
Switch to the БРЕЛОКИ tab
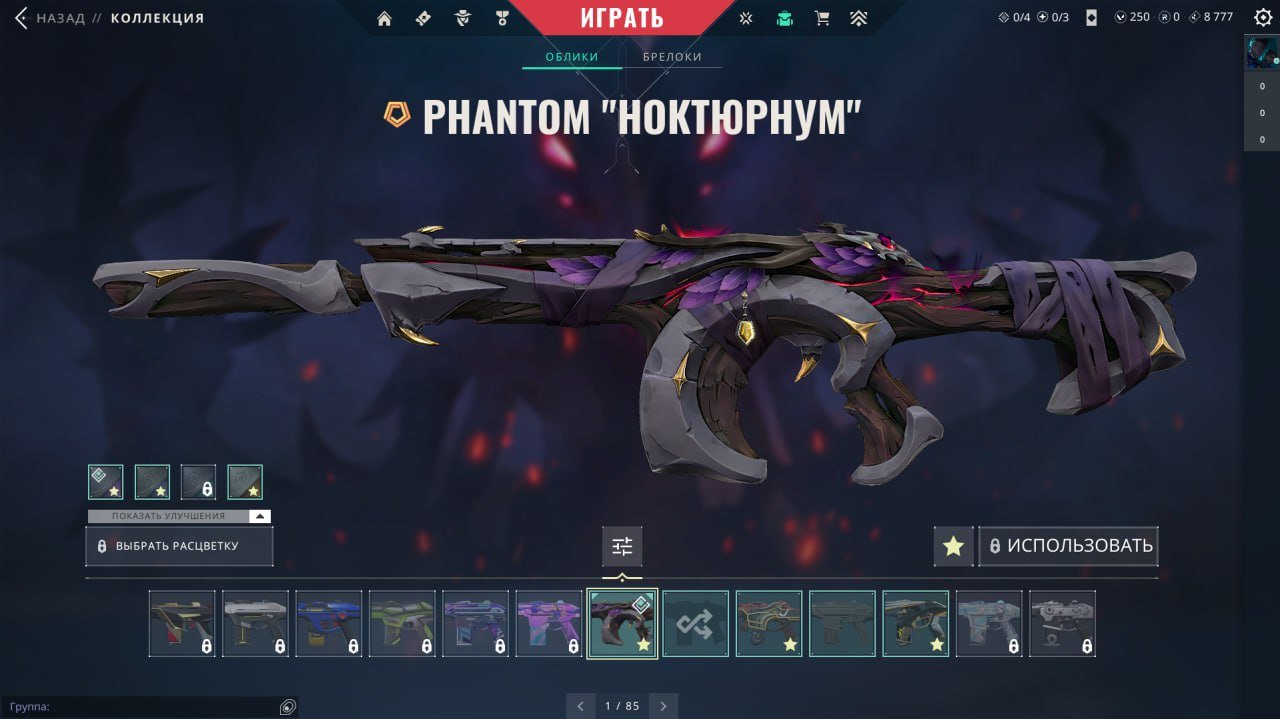tap(672, 57)
